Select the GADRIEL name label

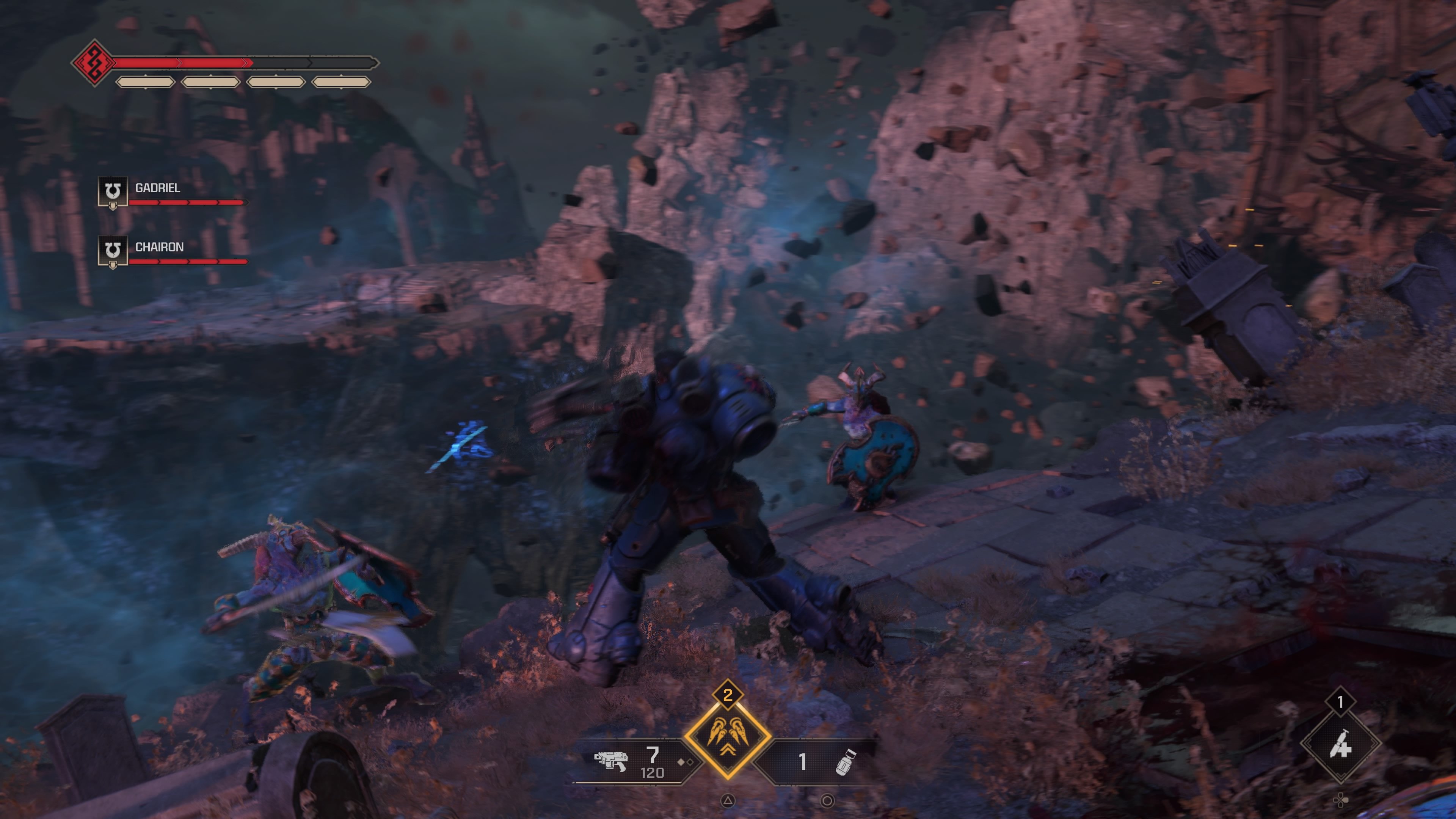[x=157, y=188]
